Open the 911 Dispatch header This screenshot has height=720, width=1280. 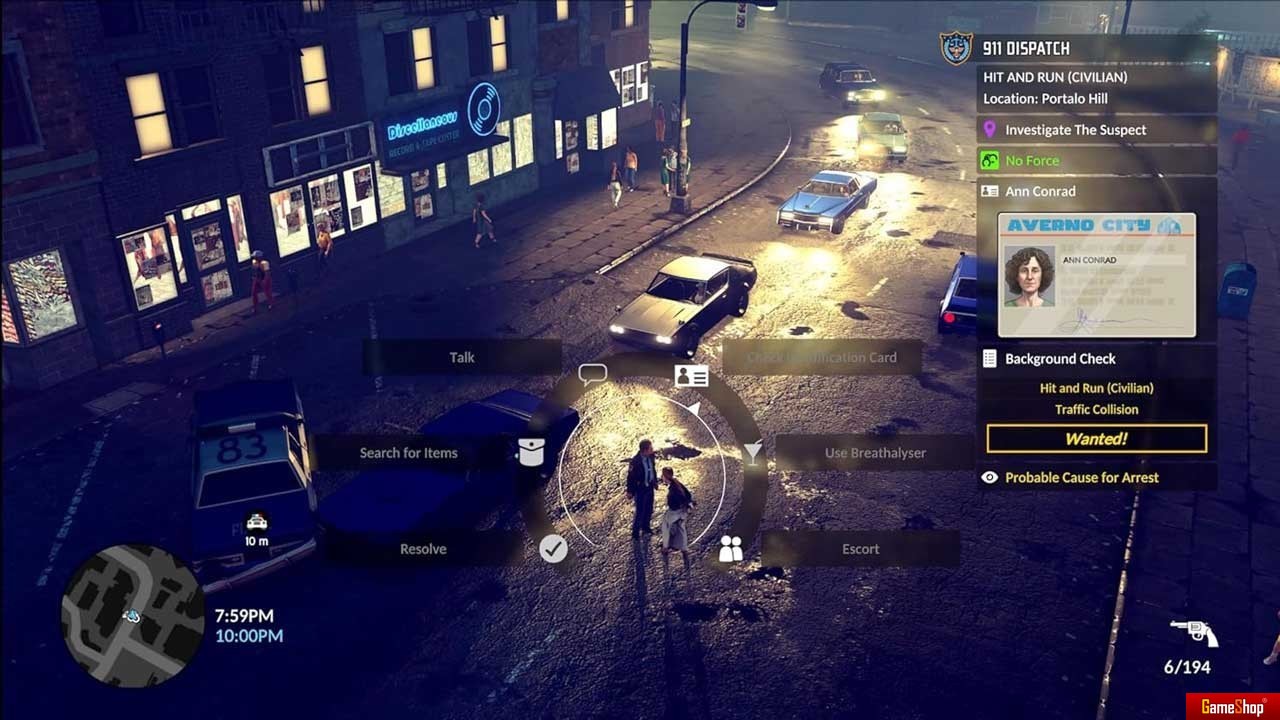point(1025,48)
